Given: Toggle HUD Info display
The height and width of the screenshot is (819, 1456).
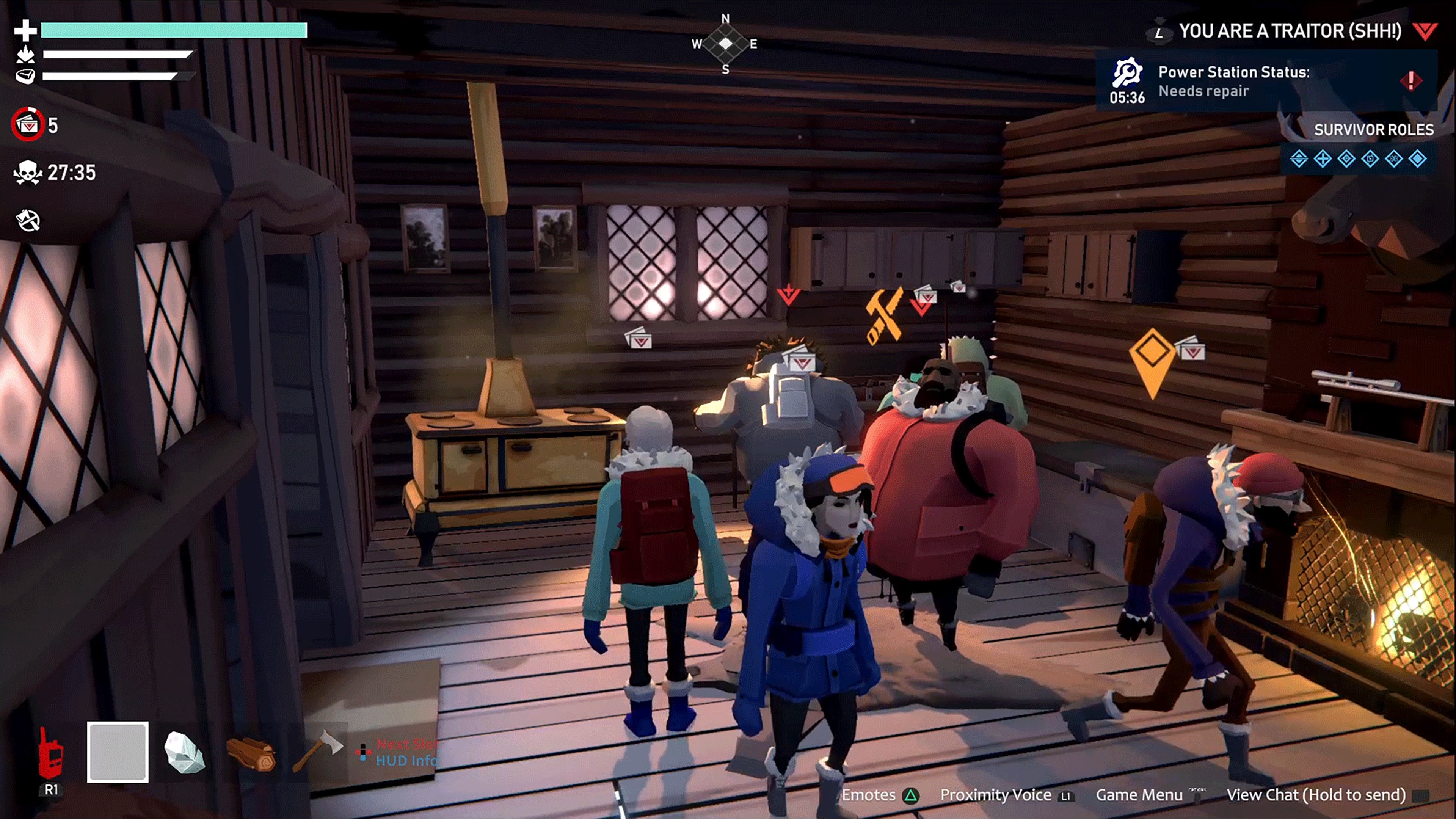Looking at the screenshot, I should pyautogui.click(x=406, y=761).
